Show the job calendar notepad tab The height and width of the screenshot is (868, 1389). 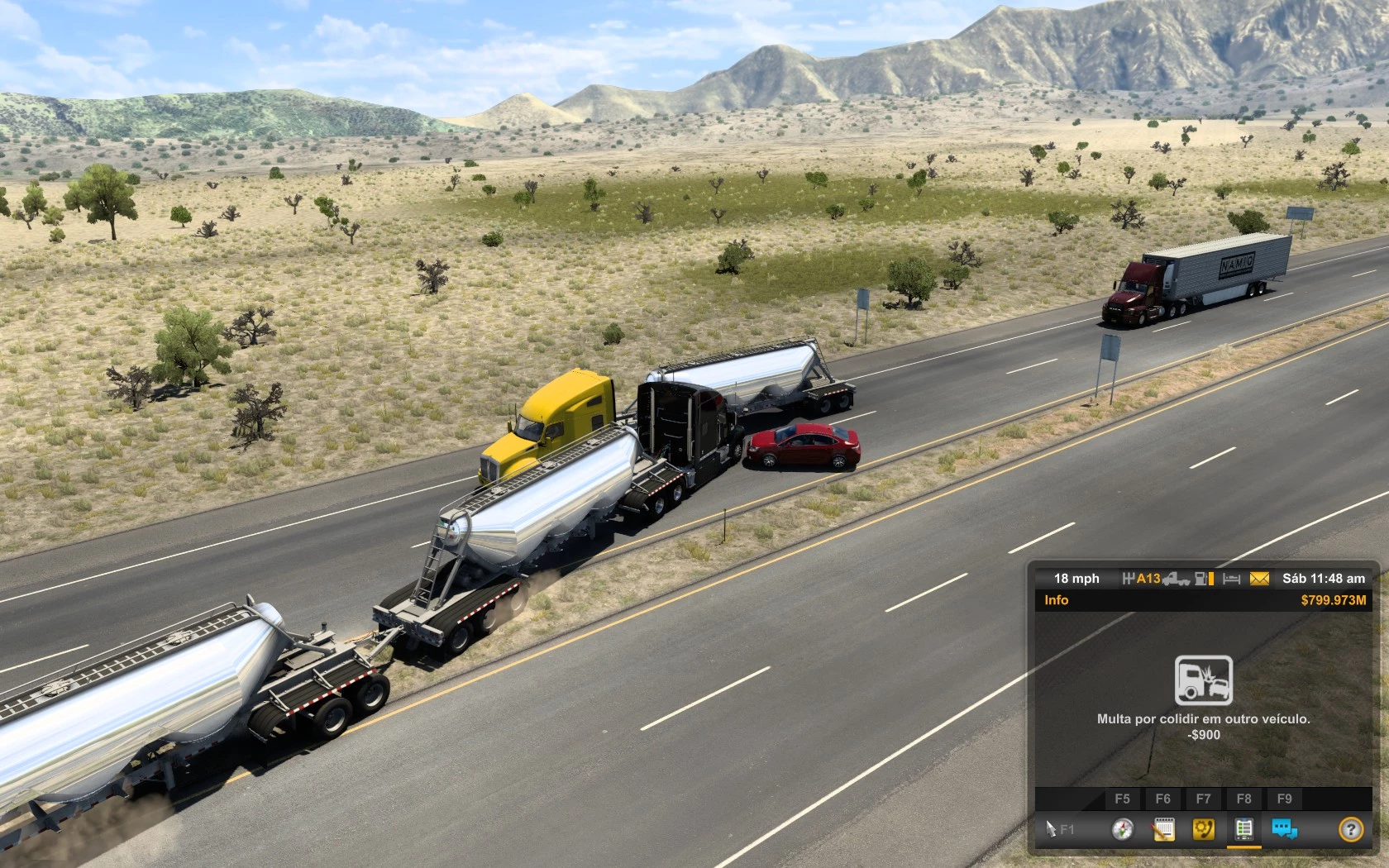(x=1163, y=829)
